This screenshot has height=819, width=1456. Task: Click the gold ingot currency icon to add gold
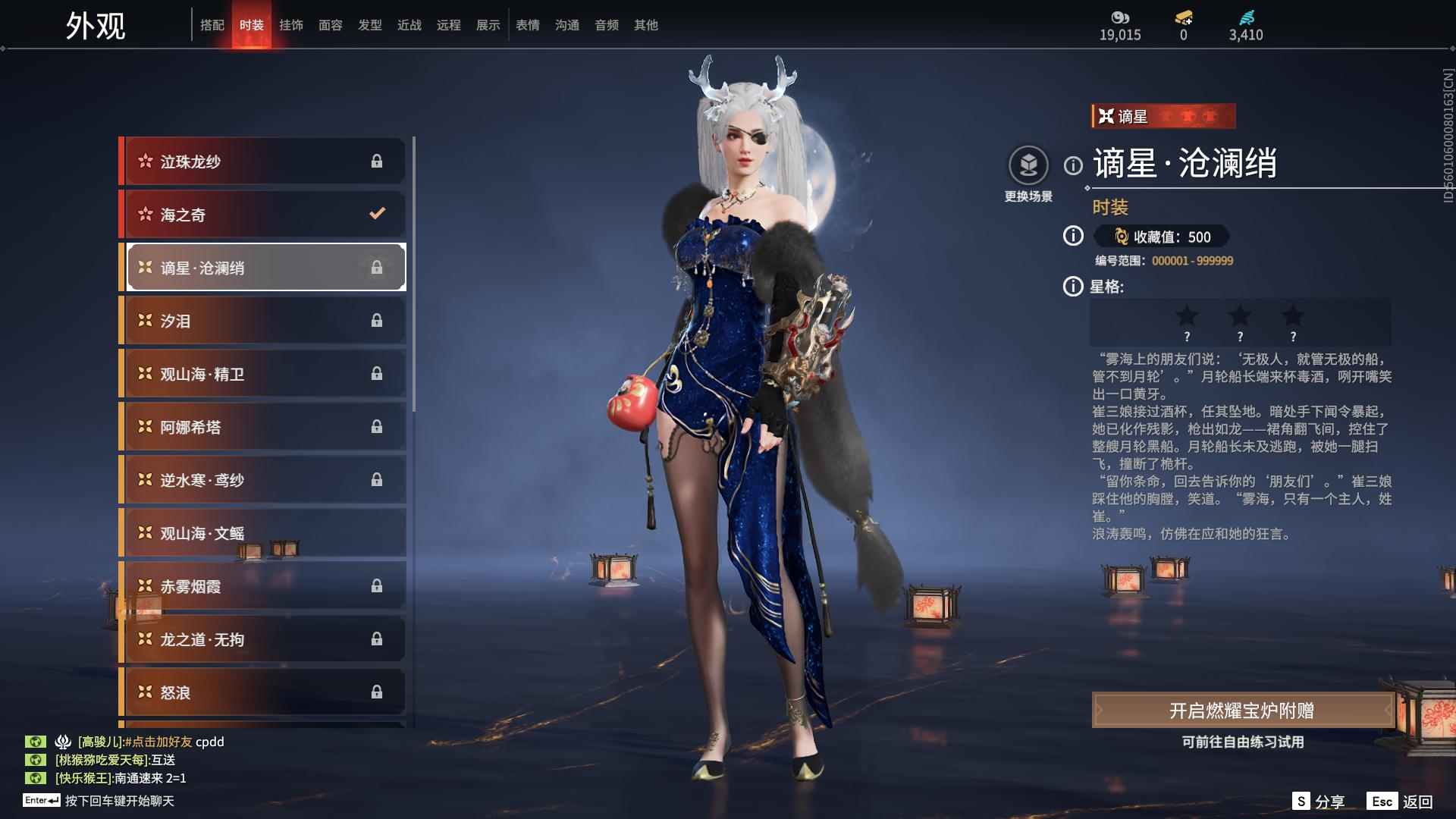coord(1183,17)
